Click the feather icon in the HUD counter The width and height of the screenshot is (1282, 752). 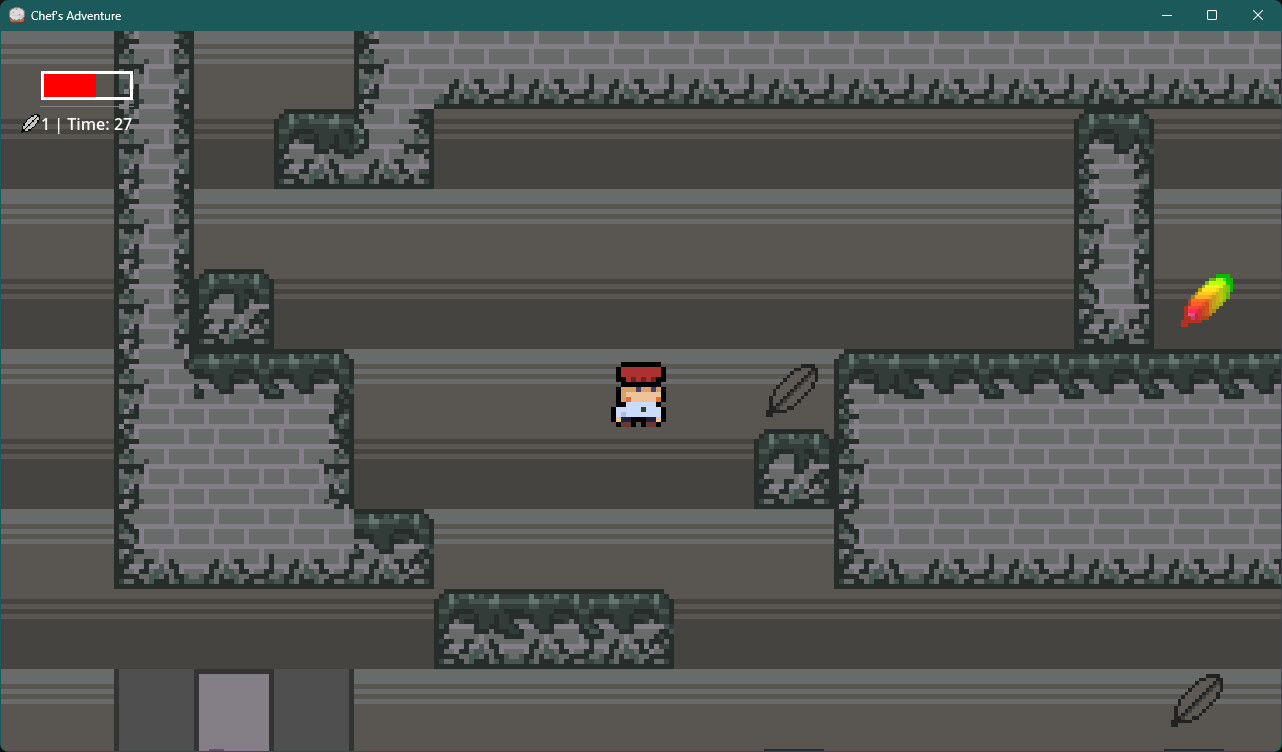pyautogui.click(x=28, y=123)
